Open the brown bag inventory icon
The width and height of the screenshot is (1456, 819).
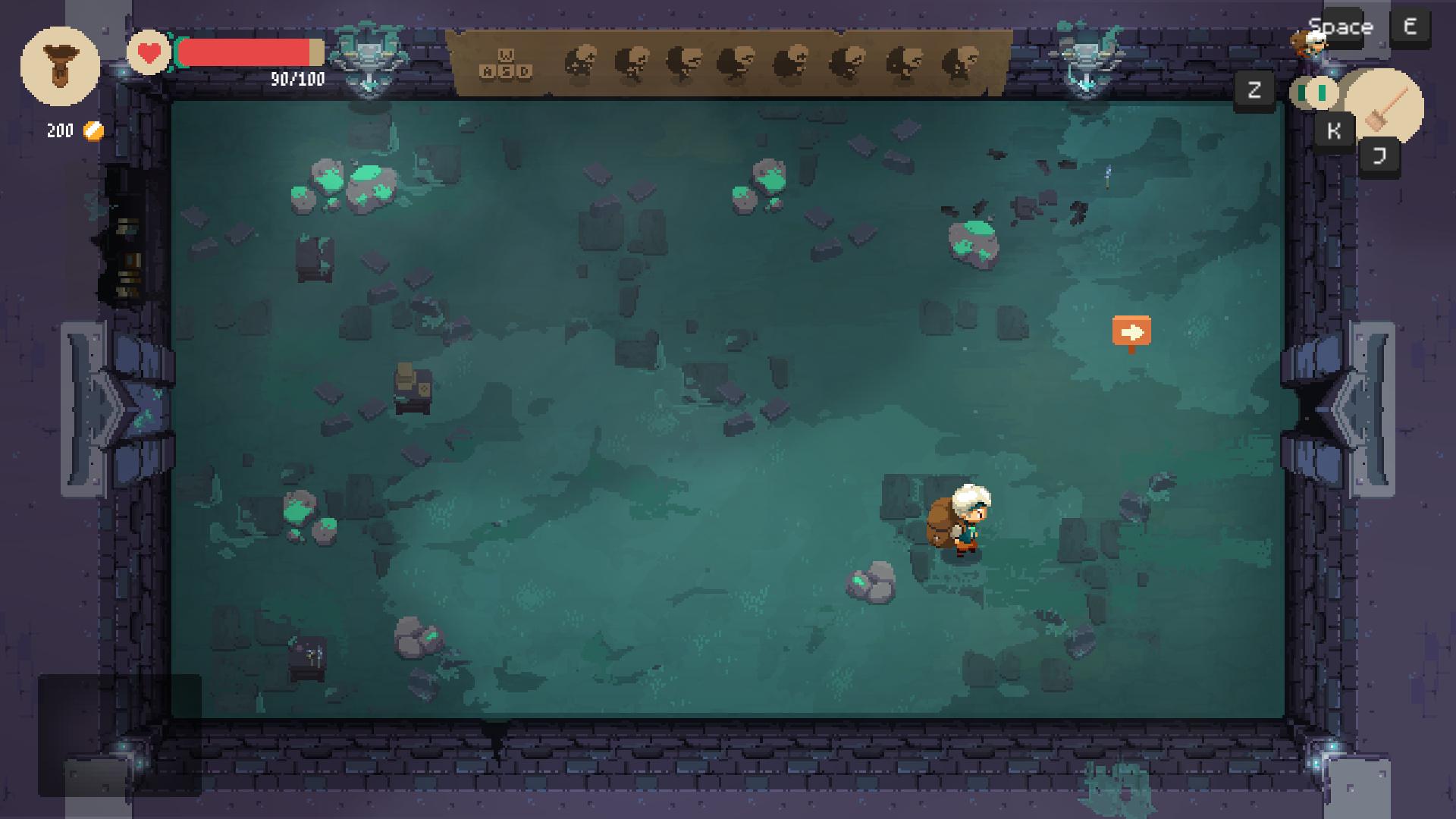coord(60,66)
